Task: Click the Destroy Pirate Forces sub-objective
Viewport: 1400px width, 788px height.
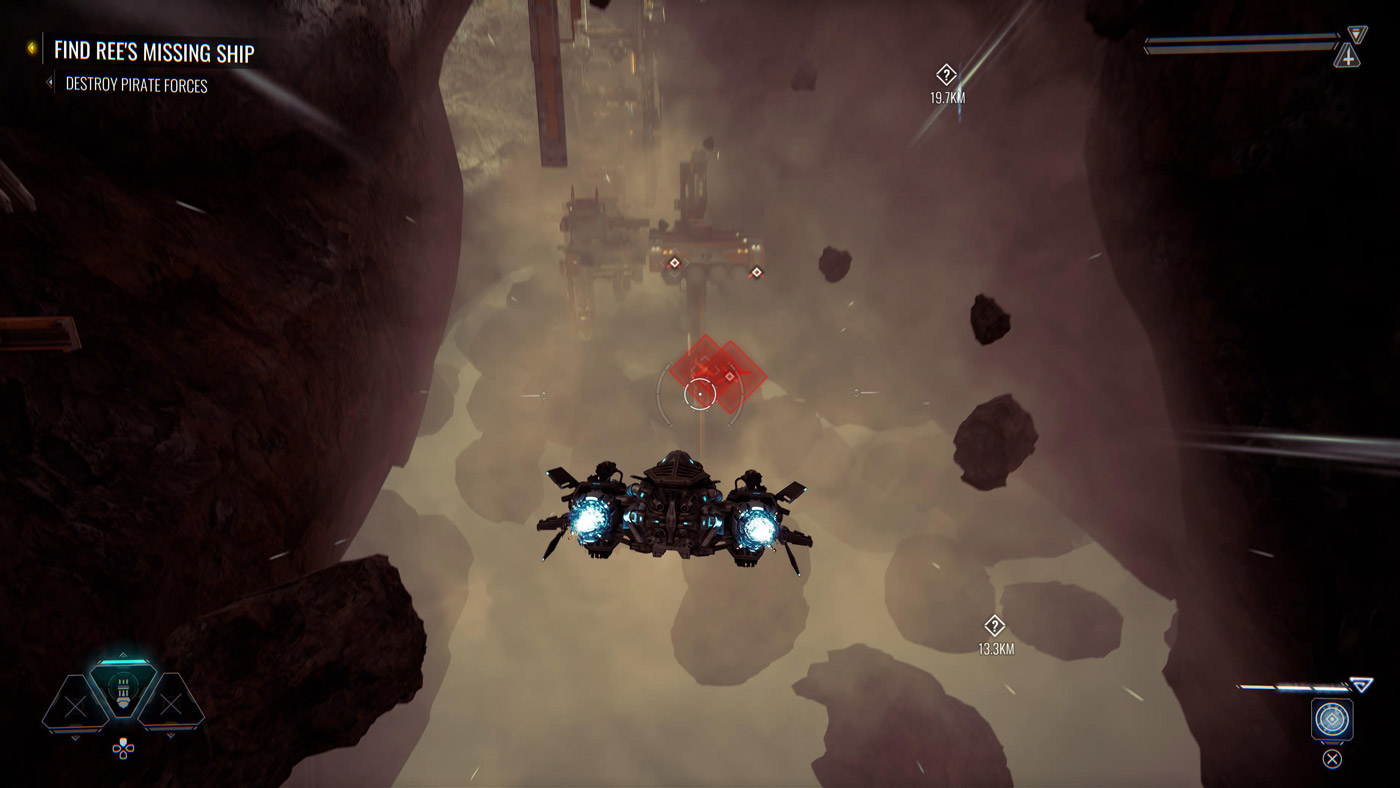Action: click(136, 85)
